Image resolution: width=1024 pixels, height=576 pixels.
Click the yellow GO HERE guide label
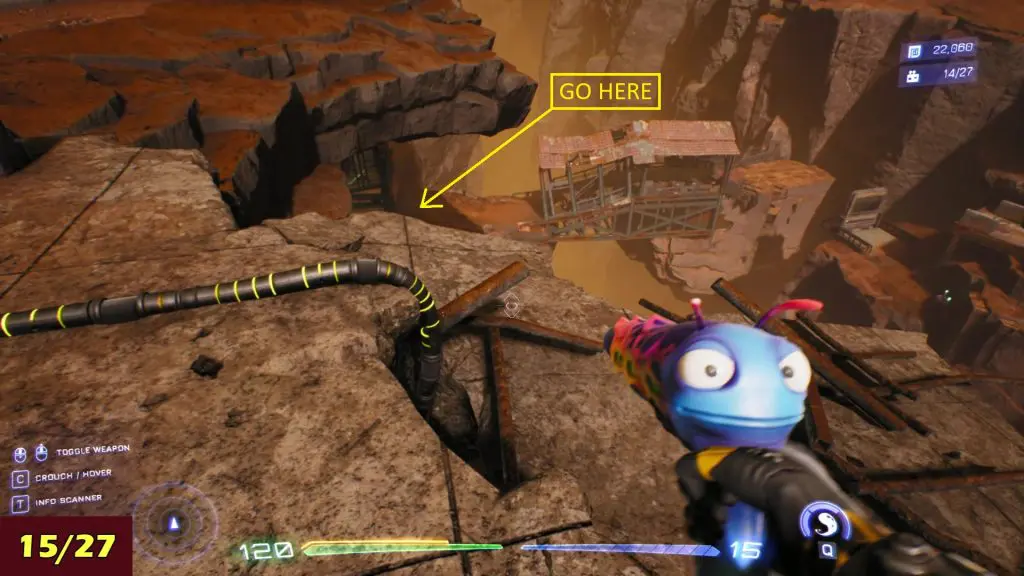604,91
